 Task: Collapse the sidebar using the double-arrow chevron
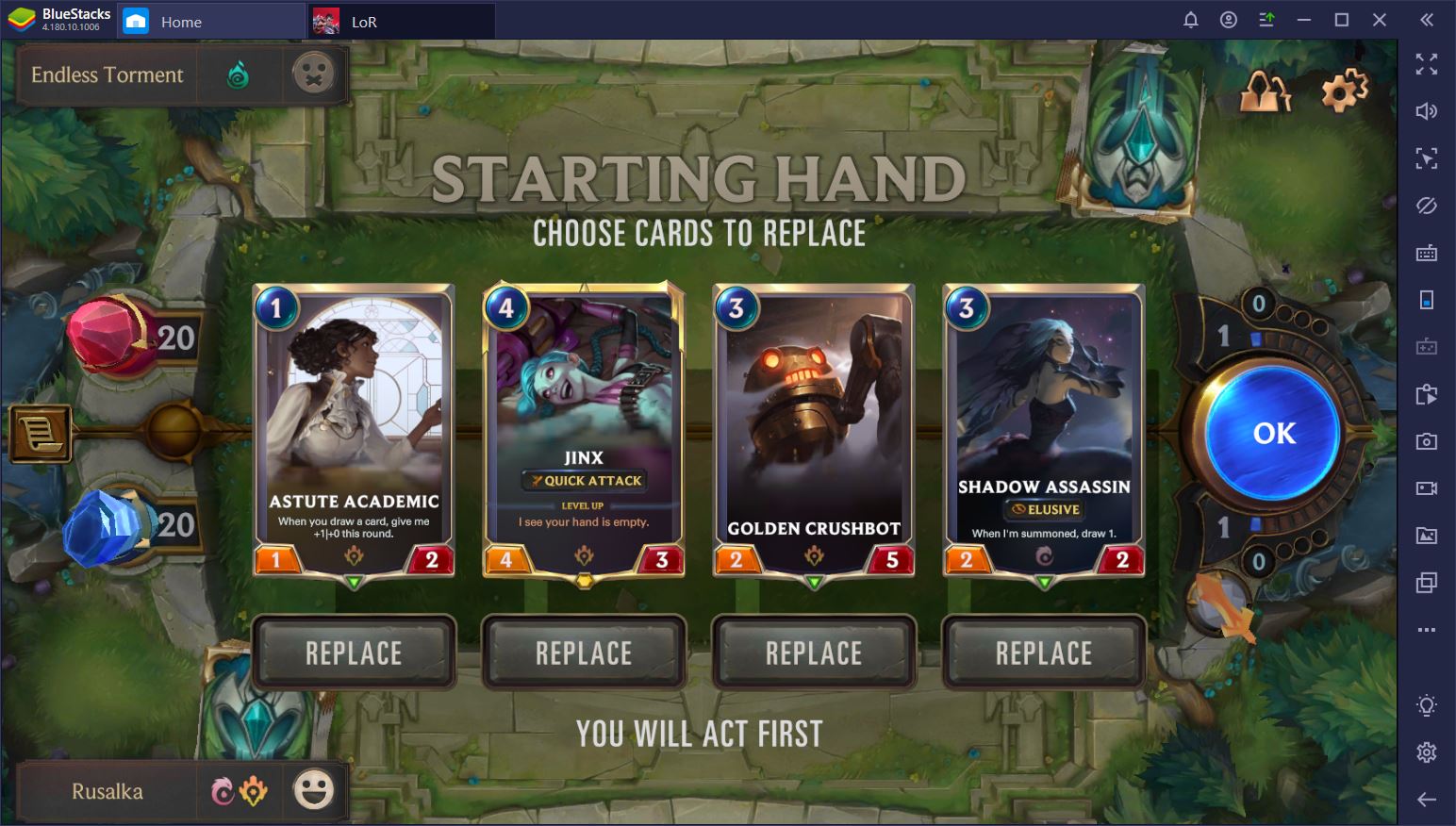[x=1427, y=19]
